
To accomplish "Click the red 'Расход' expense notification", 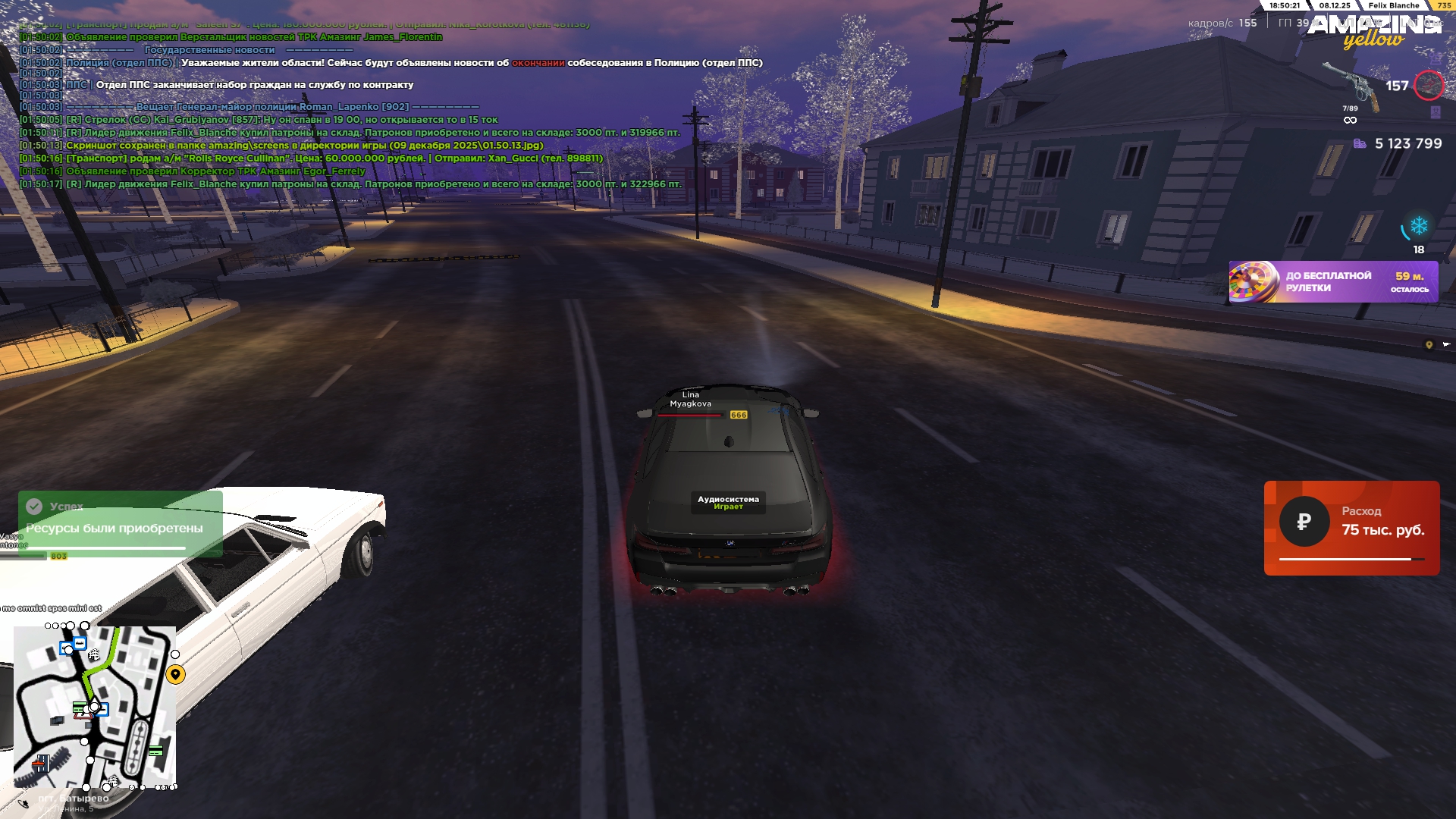I will [1351, 528].
